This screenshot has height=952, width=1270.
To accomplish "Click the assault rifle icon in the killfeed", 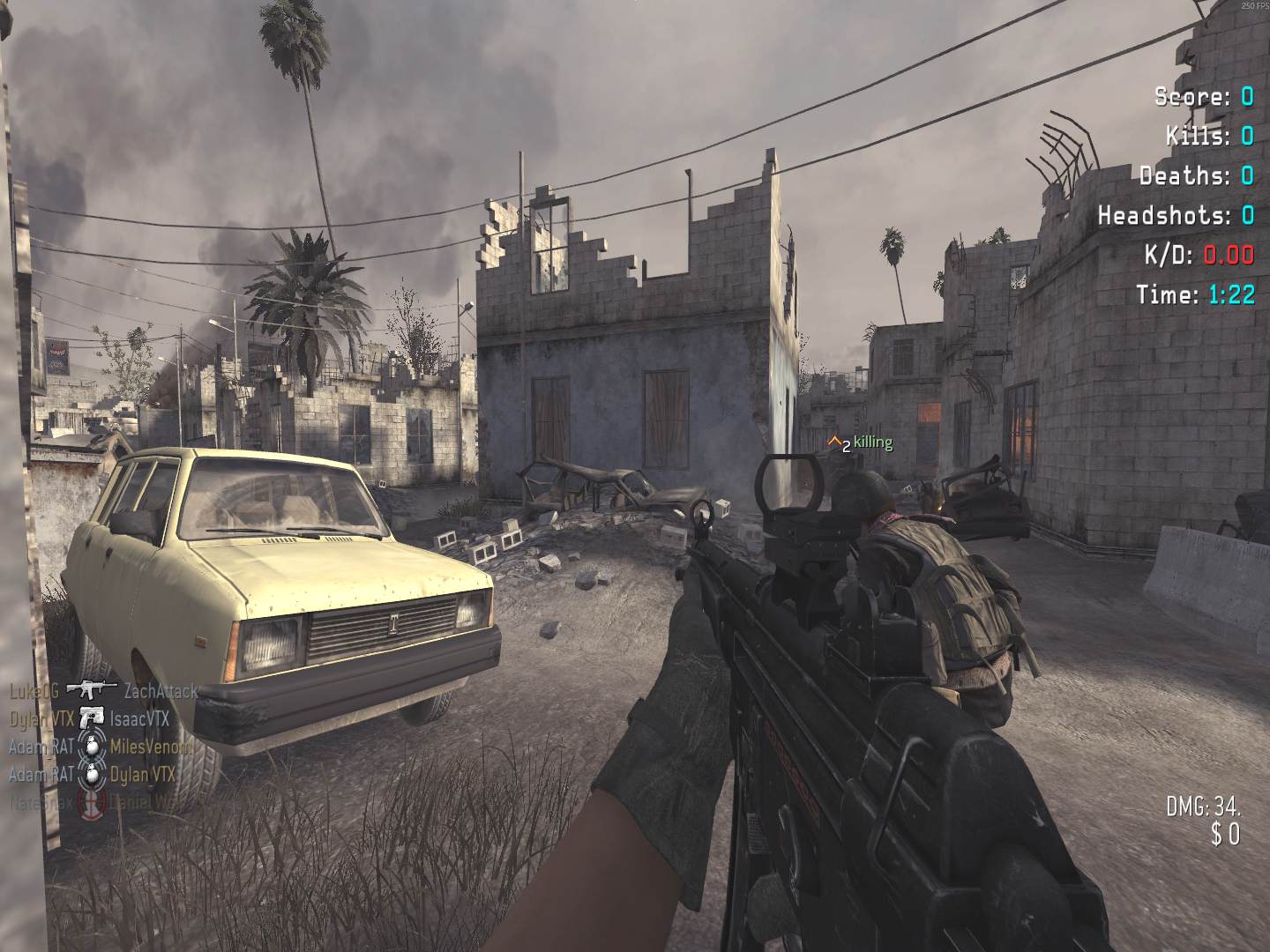I will [x=91, y=690].
